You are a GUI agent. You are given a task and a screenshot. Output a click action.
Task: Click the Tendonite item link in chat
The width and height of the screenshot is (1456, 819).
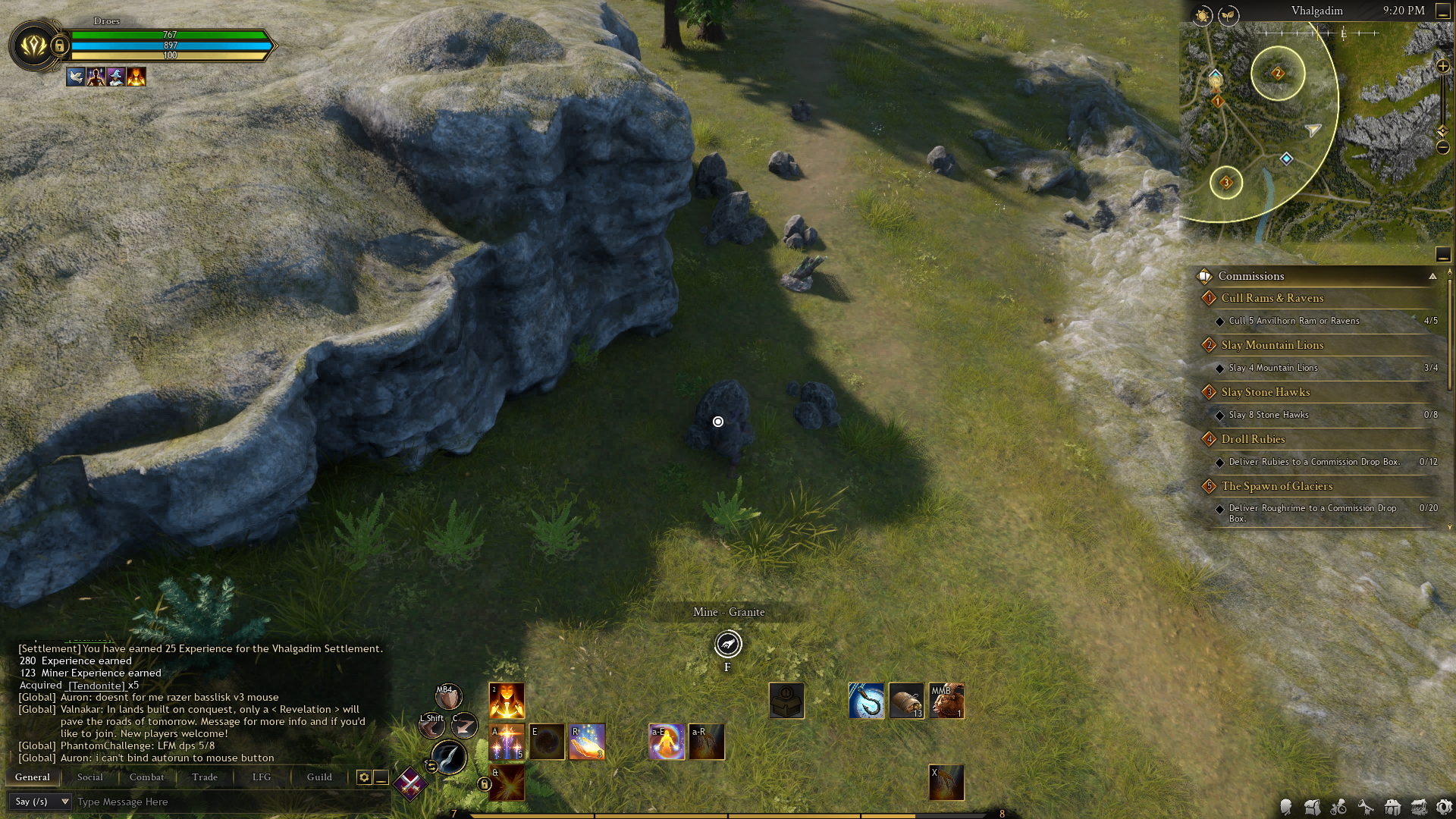coord(96,685)
